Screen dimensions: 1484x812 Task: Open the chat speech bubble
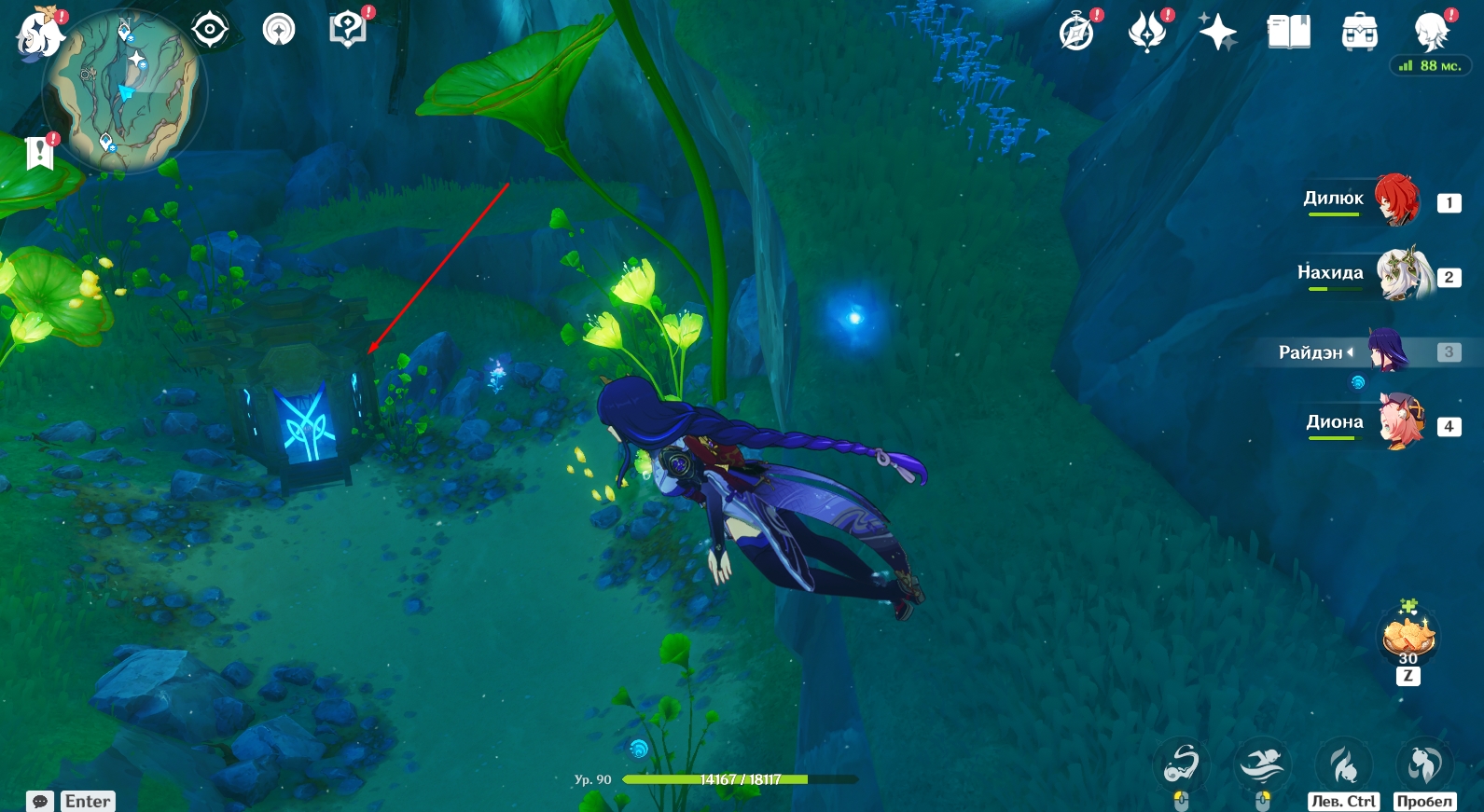click(40, 801)
